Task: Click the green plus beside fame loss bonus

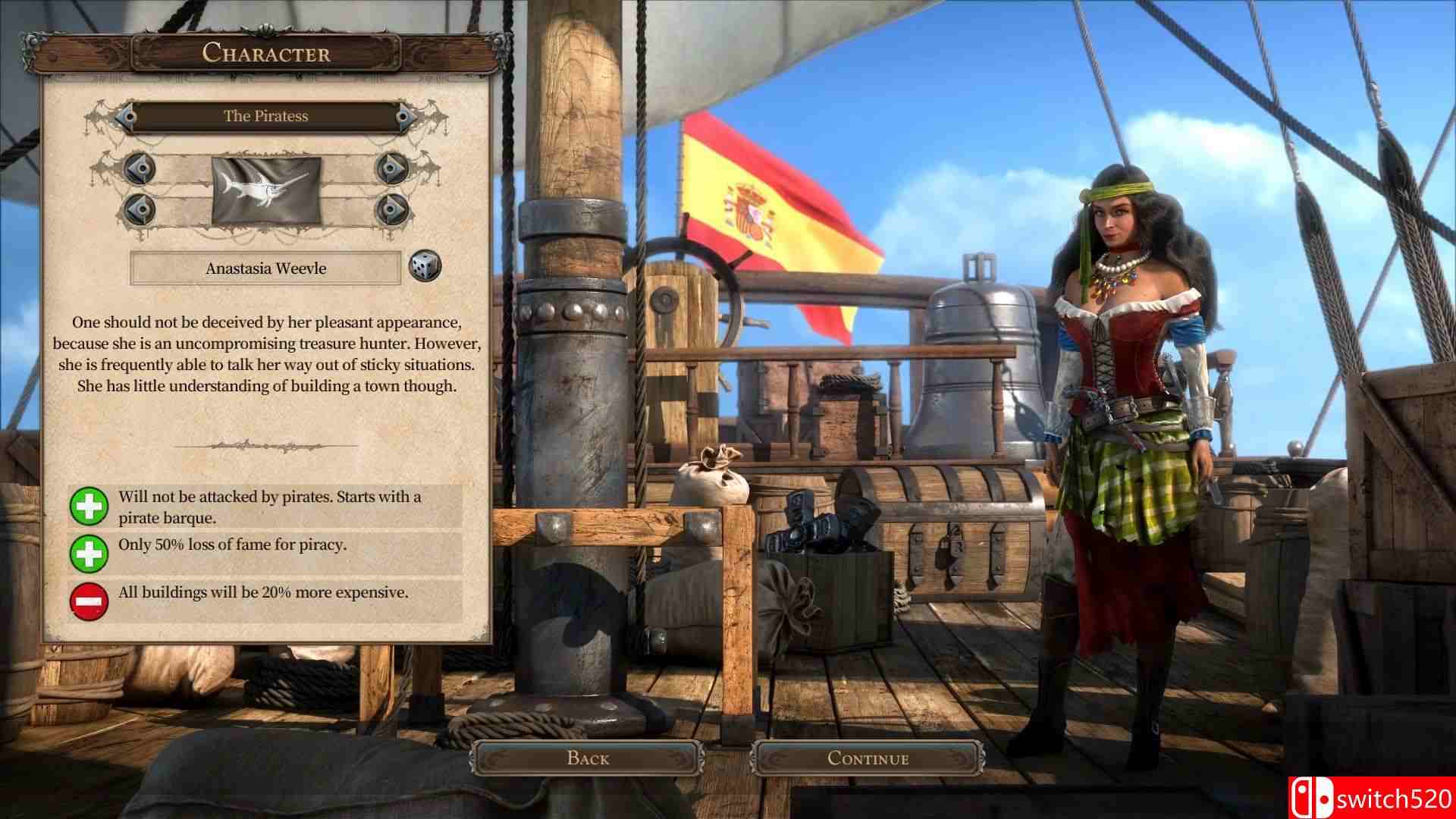Action: tap(89, 553)
